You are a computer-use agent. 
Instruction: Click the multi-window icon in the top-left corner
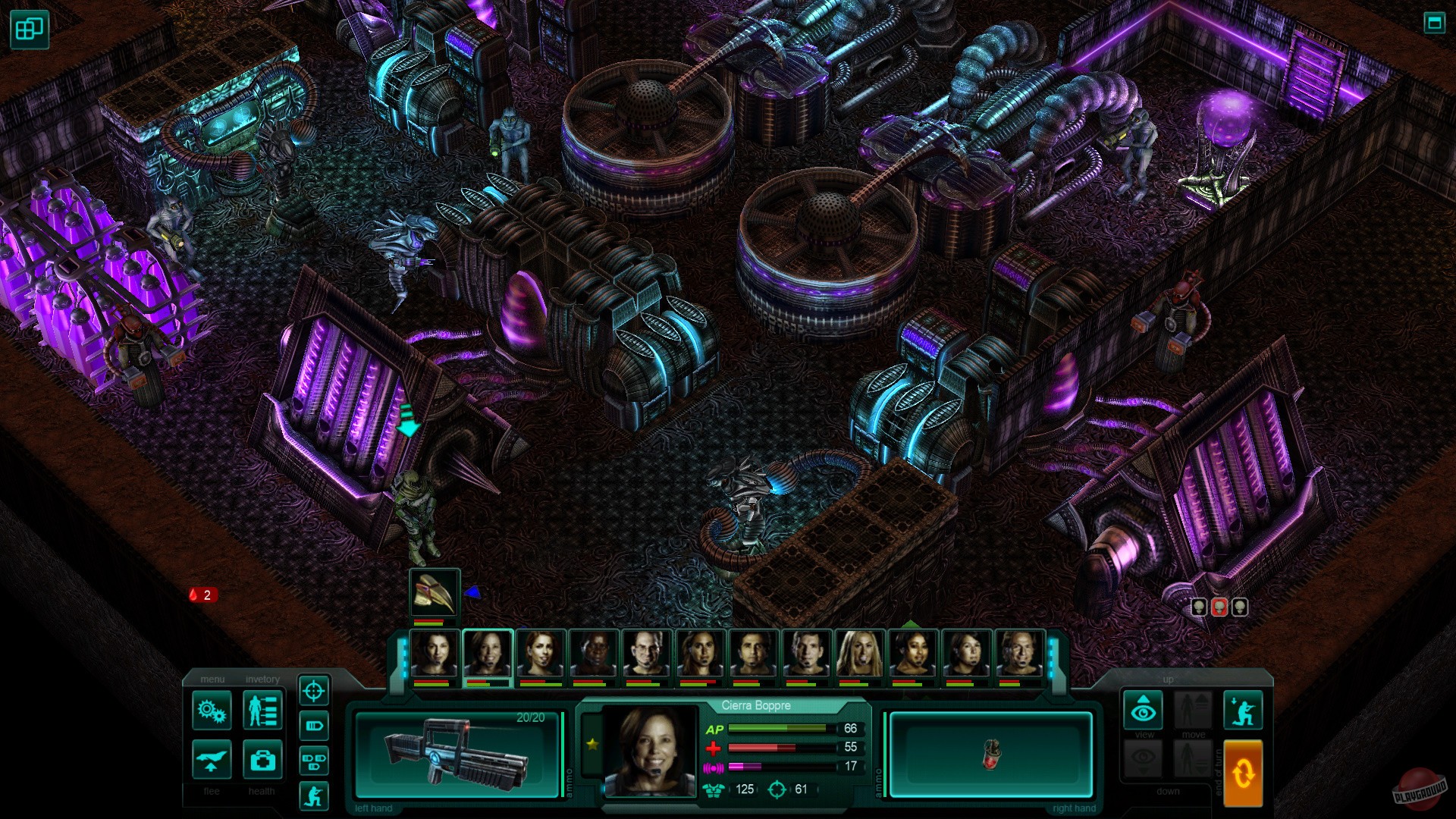28,29
